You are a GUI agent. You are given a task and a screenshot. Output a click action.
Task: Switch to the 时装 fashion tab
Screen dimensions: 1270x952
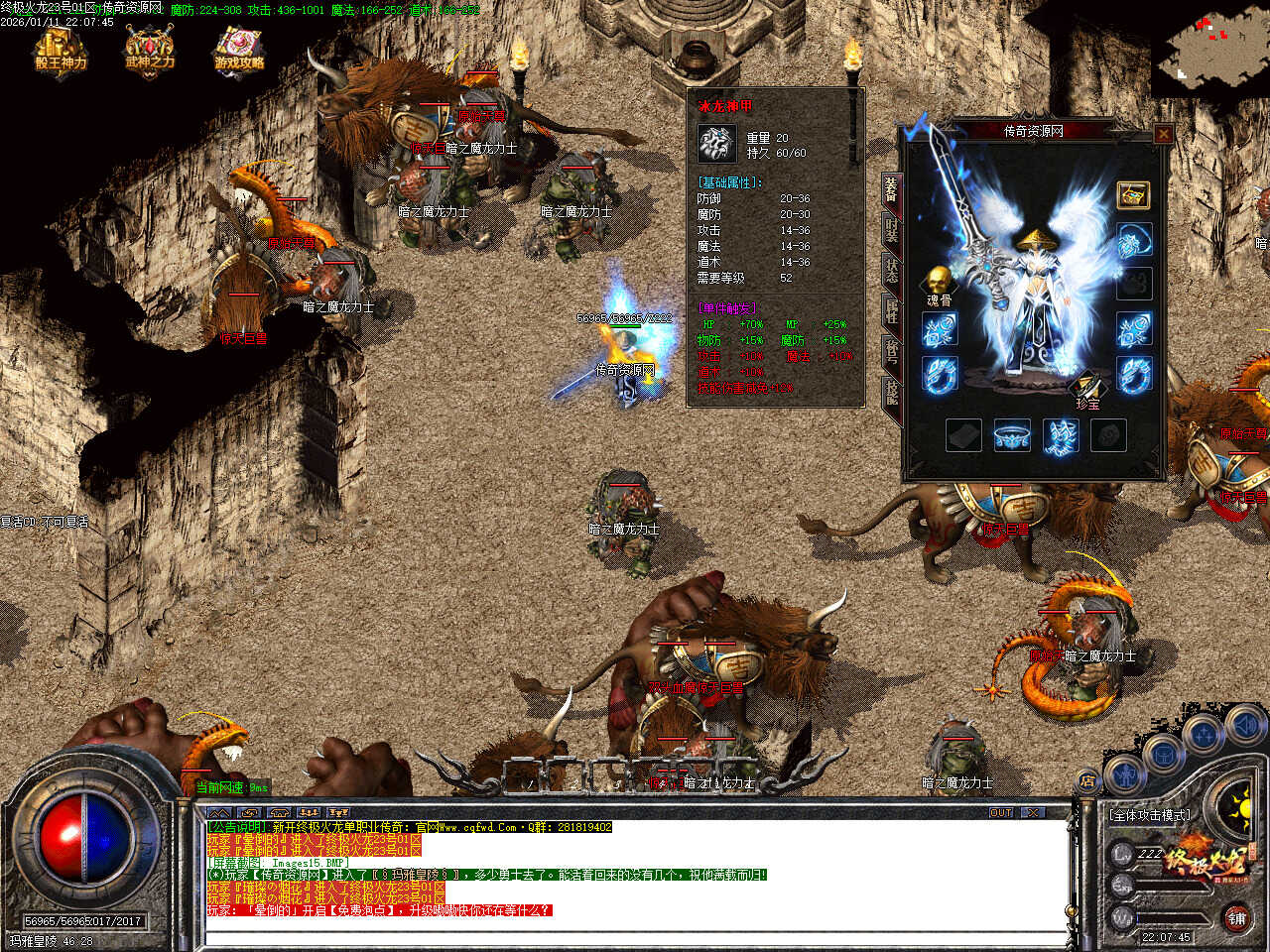coord(891,229)
